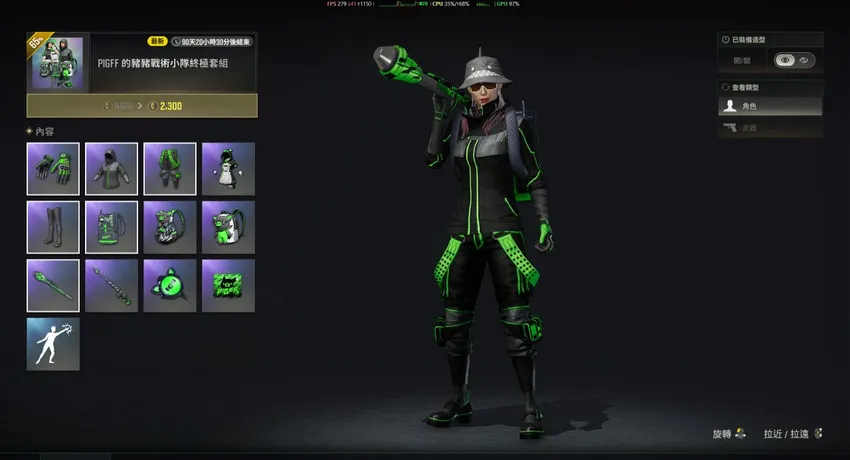Select the black boots item
The width and height of the screenshot is (850, 460).
53,227
